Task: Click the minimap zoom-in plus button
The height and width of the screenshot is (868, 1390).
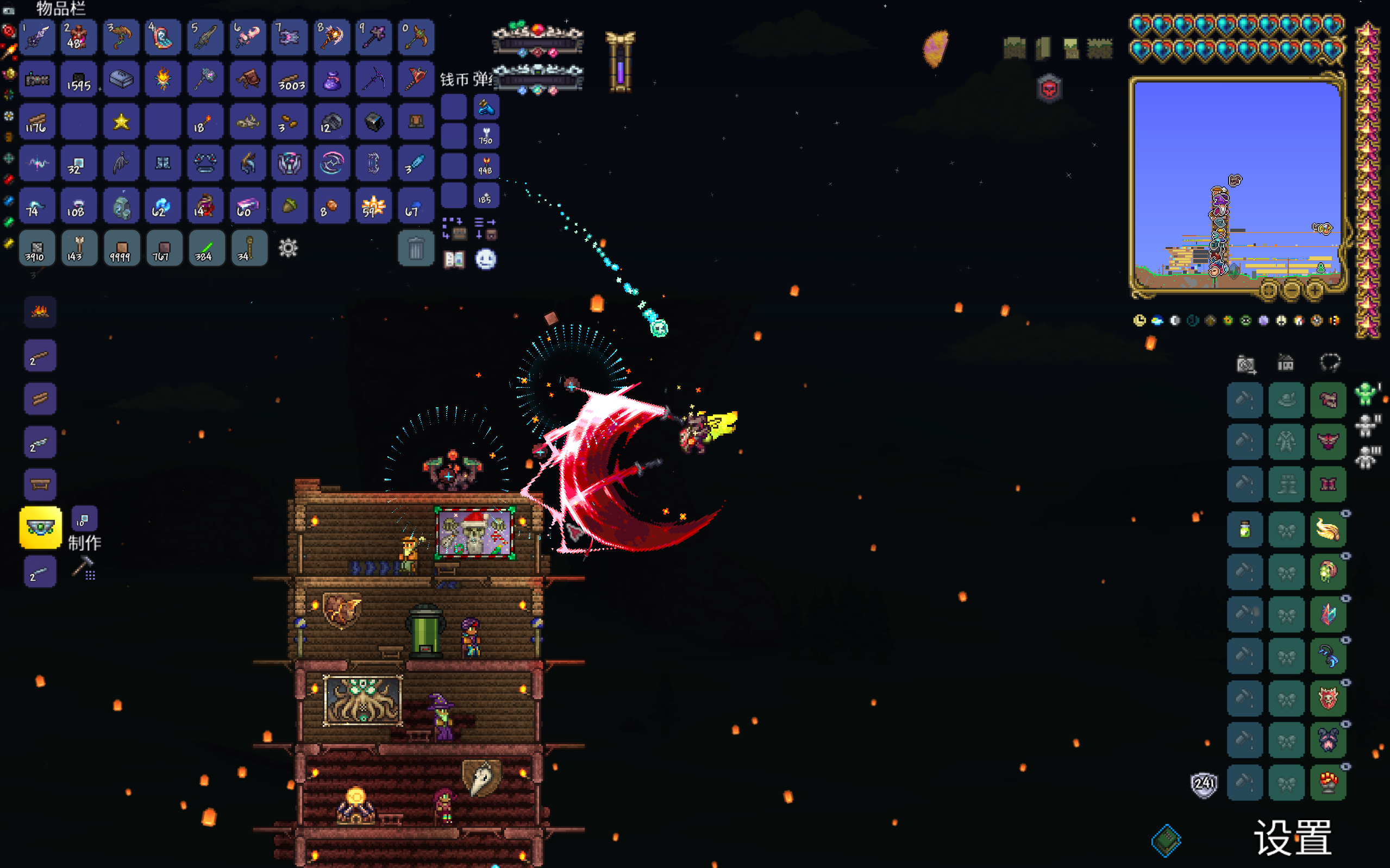Action: 1314,291
